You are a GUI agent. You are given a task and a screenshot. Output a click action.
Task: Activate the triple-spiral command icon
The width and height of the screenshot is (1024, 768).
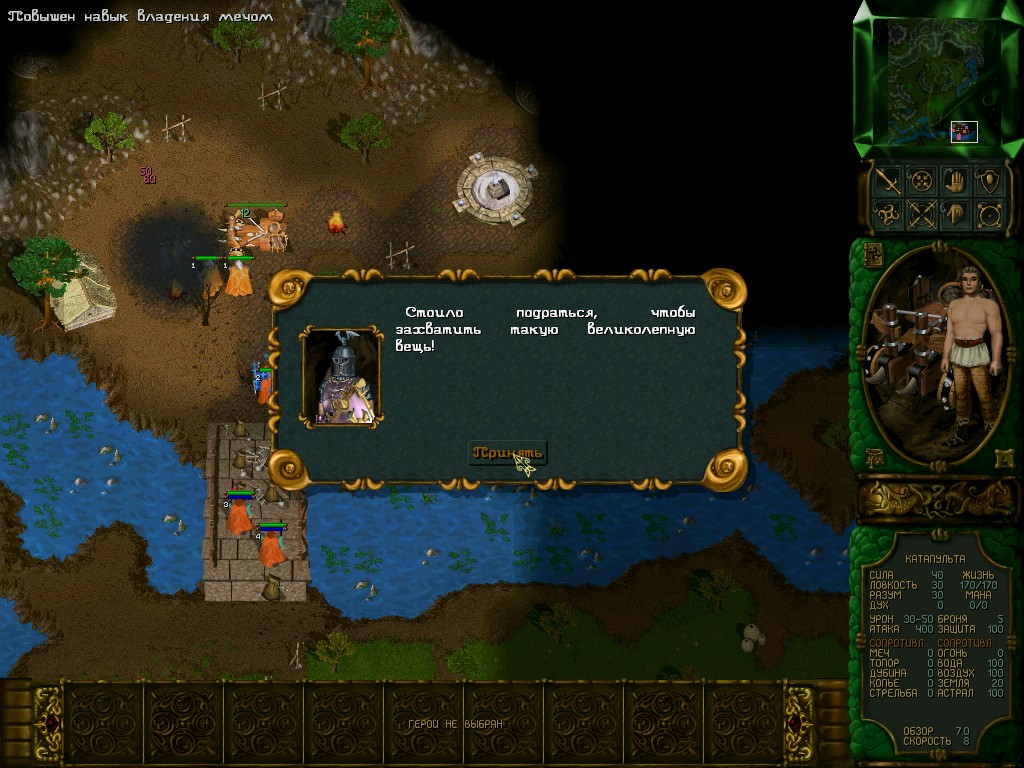click(x=886, y=214)
